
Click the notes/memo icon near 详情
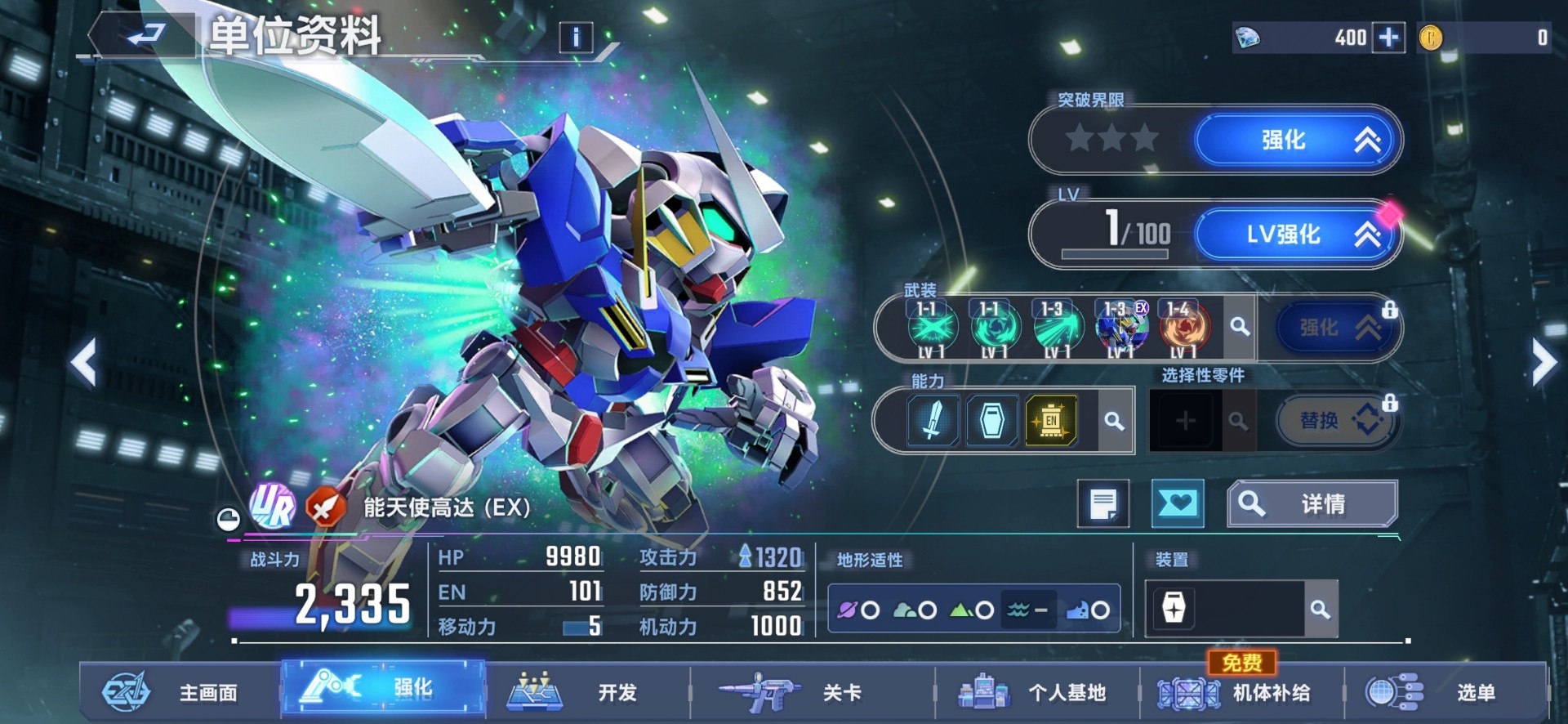tap(1105, 503)
